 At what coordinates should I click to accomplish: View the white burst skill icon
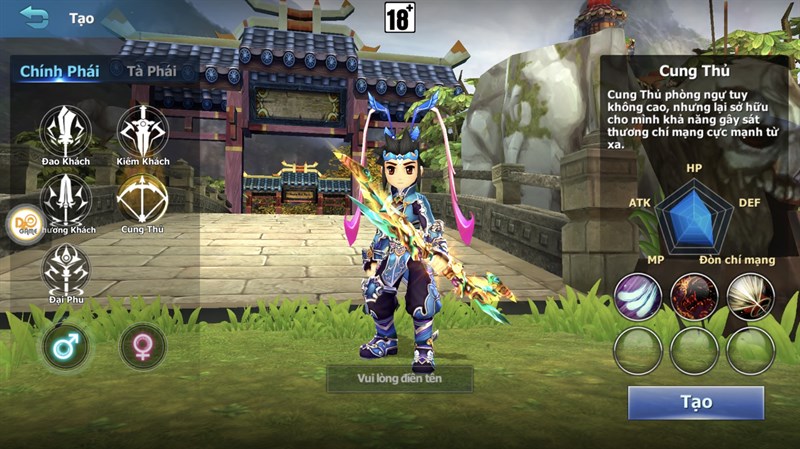(x=751, y=296)
